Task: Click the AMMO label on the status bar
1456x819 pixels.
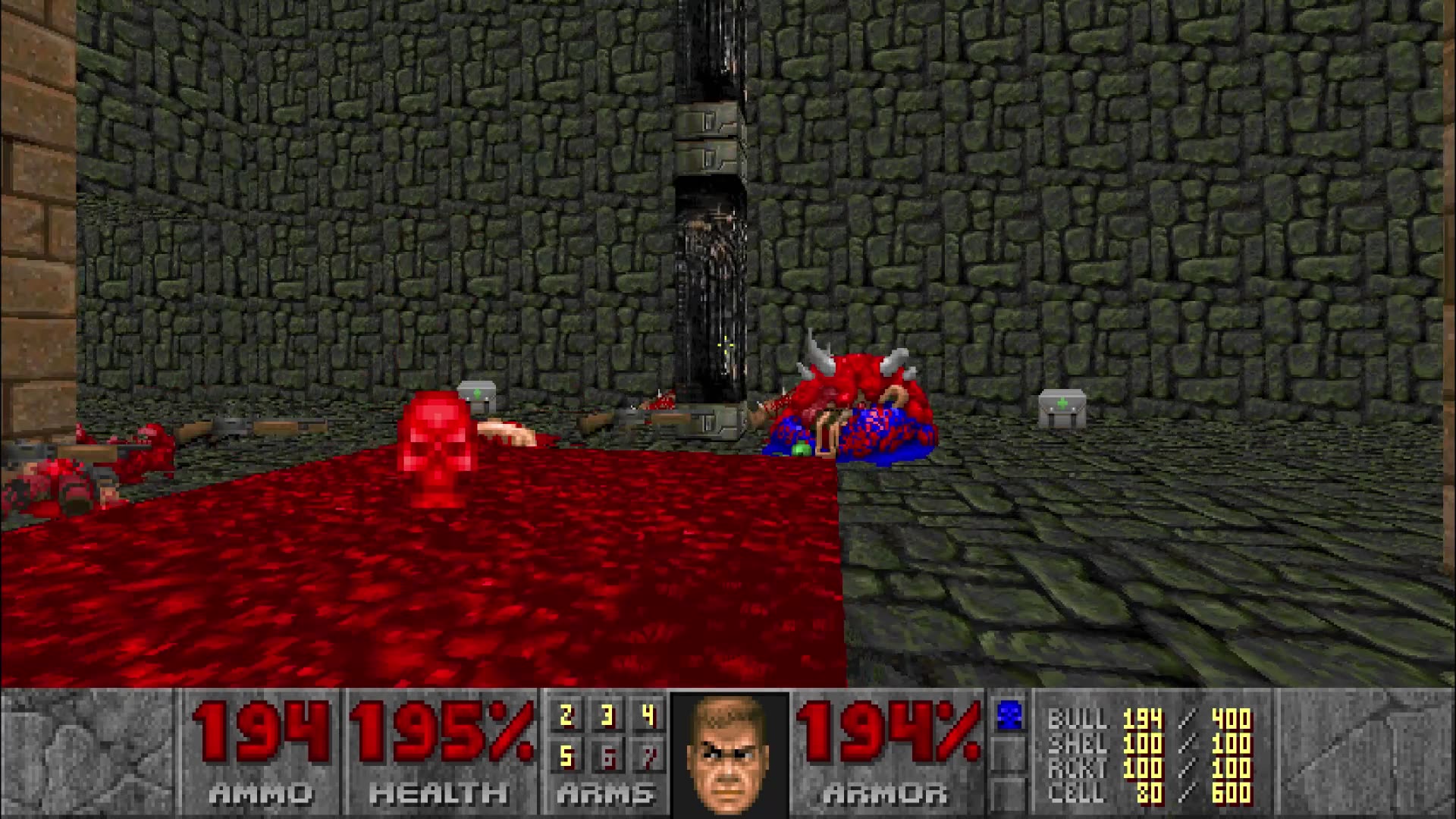Action: (262, 792)
